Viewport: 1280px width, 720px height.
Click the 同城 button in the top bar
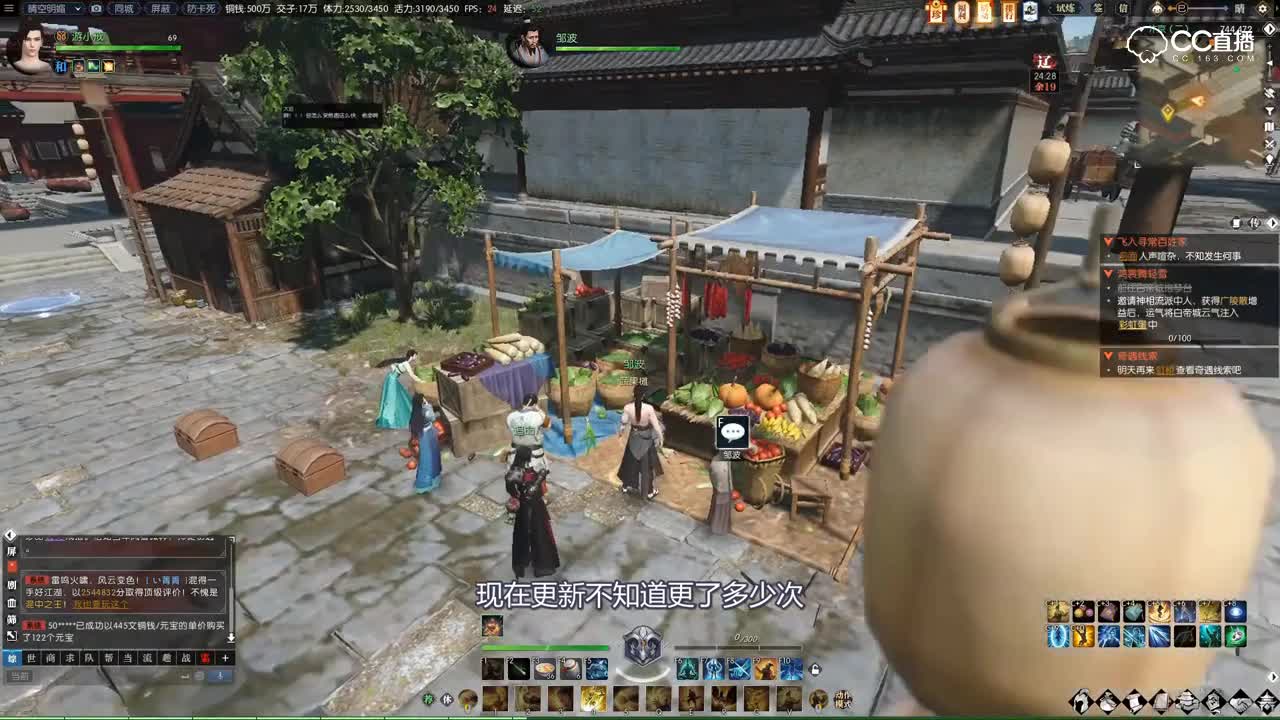click(x=123, y=9)
